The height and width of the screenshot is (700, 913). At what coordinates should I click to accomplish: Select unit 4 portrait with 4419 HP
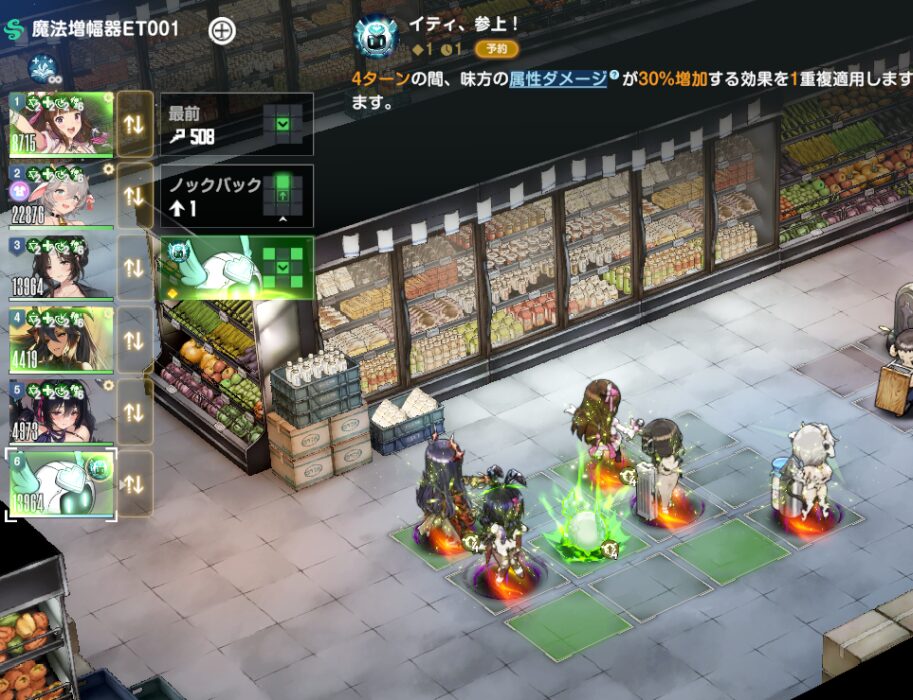(60, 339)
